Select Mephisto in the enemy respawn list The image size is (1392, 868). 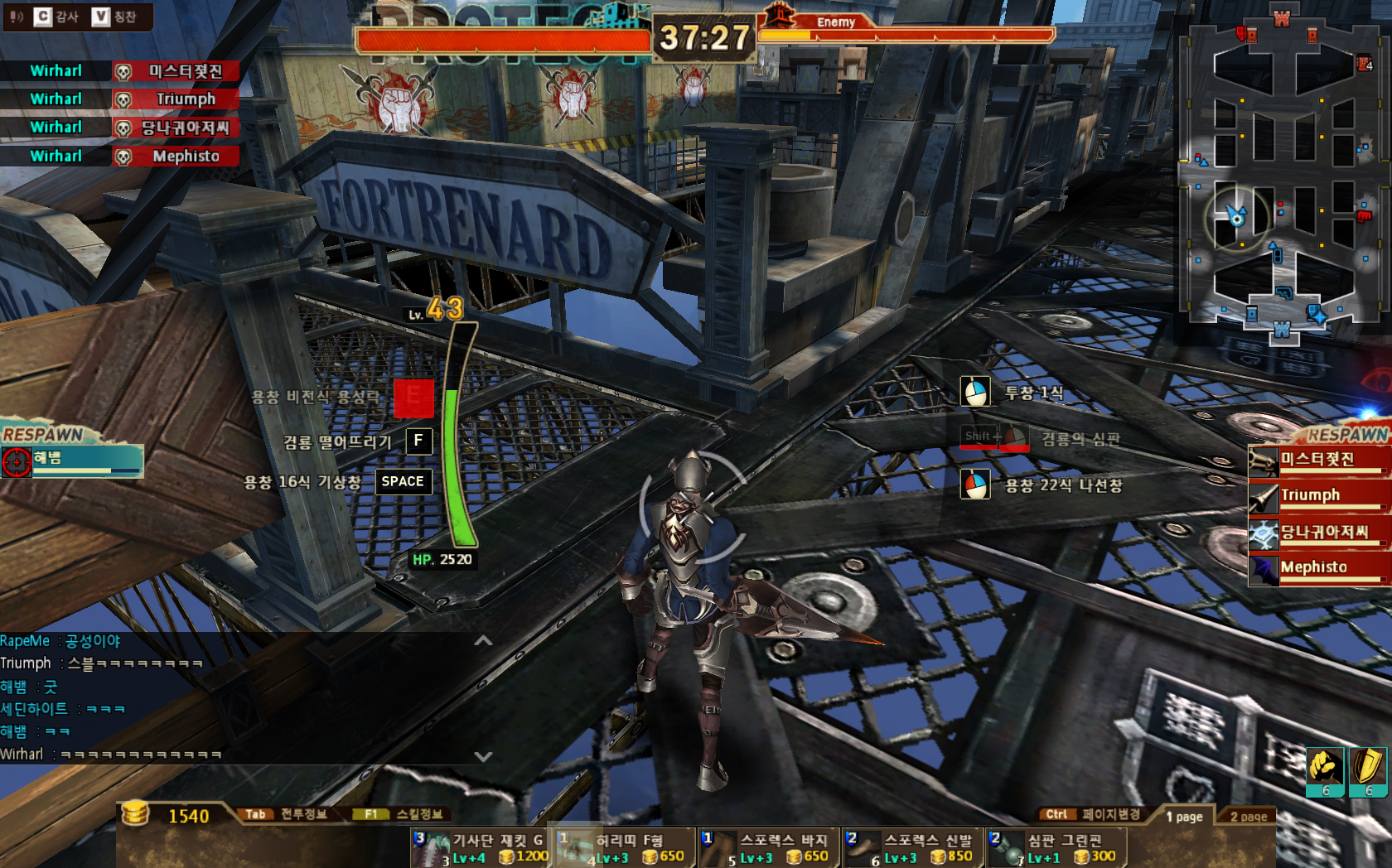point(1317,568)
